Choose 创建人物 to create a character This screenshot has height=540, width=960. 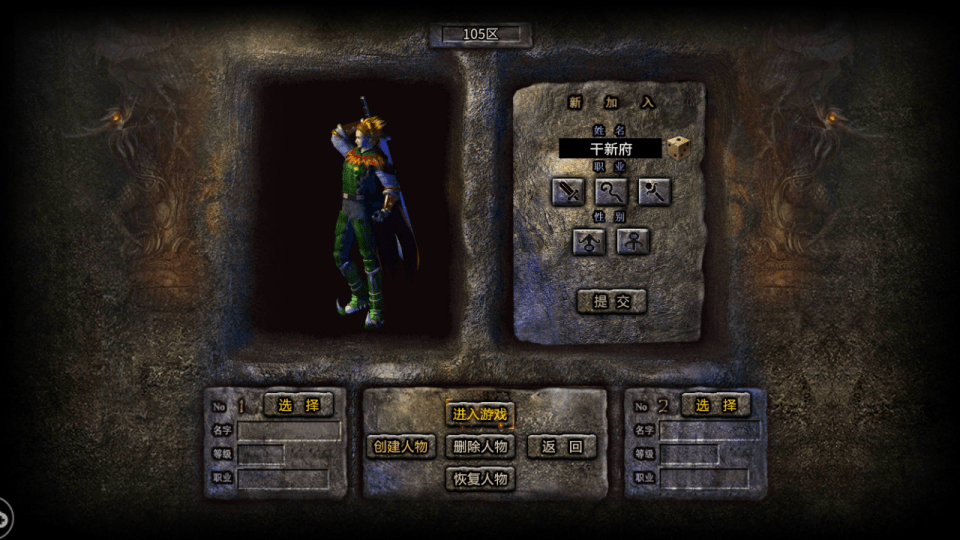click(401, 446)
